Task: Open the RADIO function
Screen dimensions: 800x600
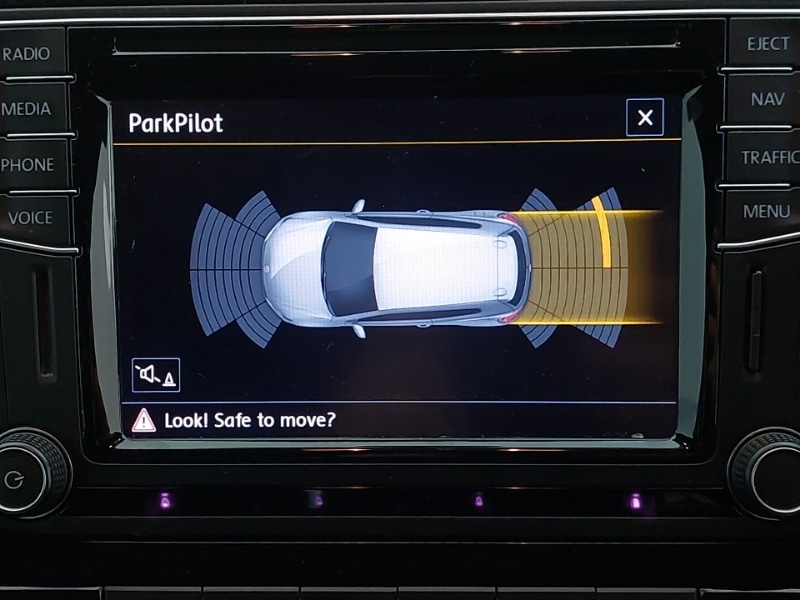Action: click(x=30, y=54)
